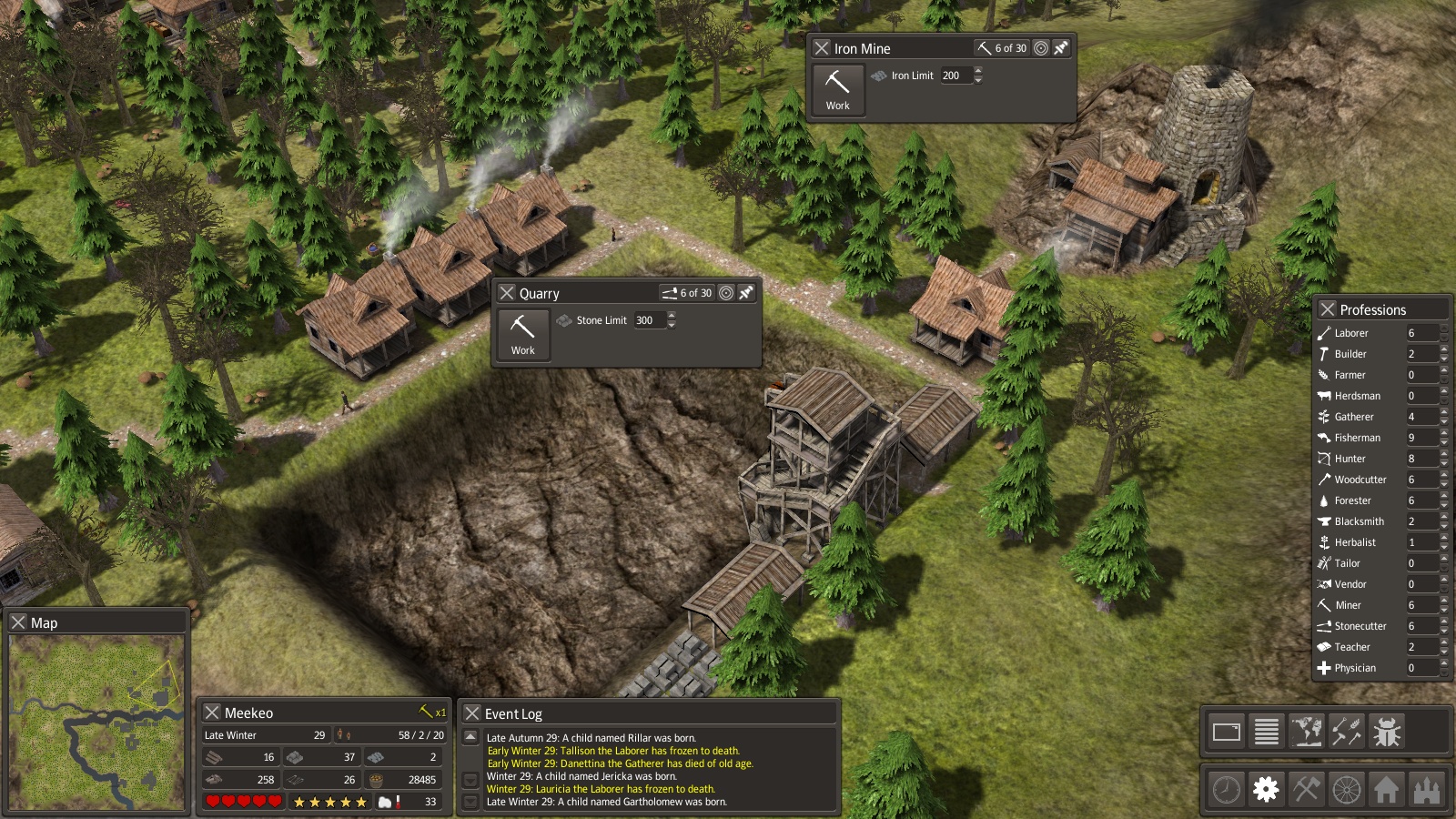This screenshot has height=819, width=1456.
Task: Open the clock game speed tools
Action: pos(1226,789)
